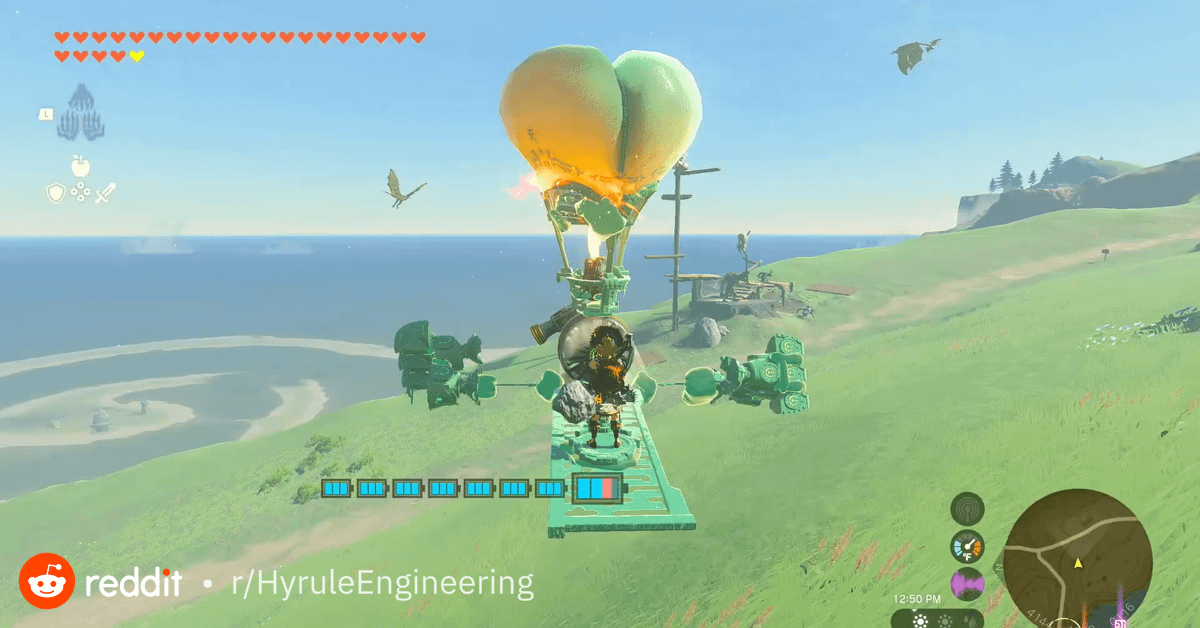Open the shield quick-select icon
Viewport: 1200px width, 628px height.
click(56, 192)
